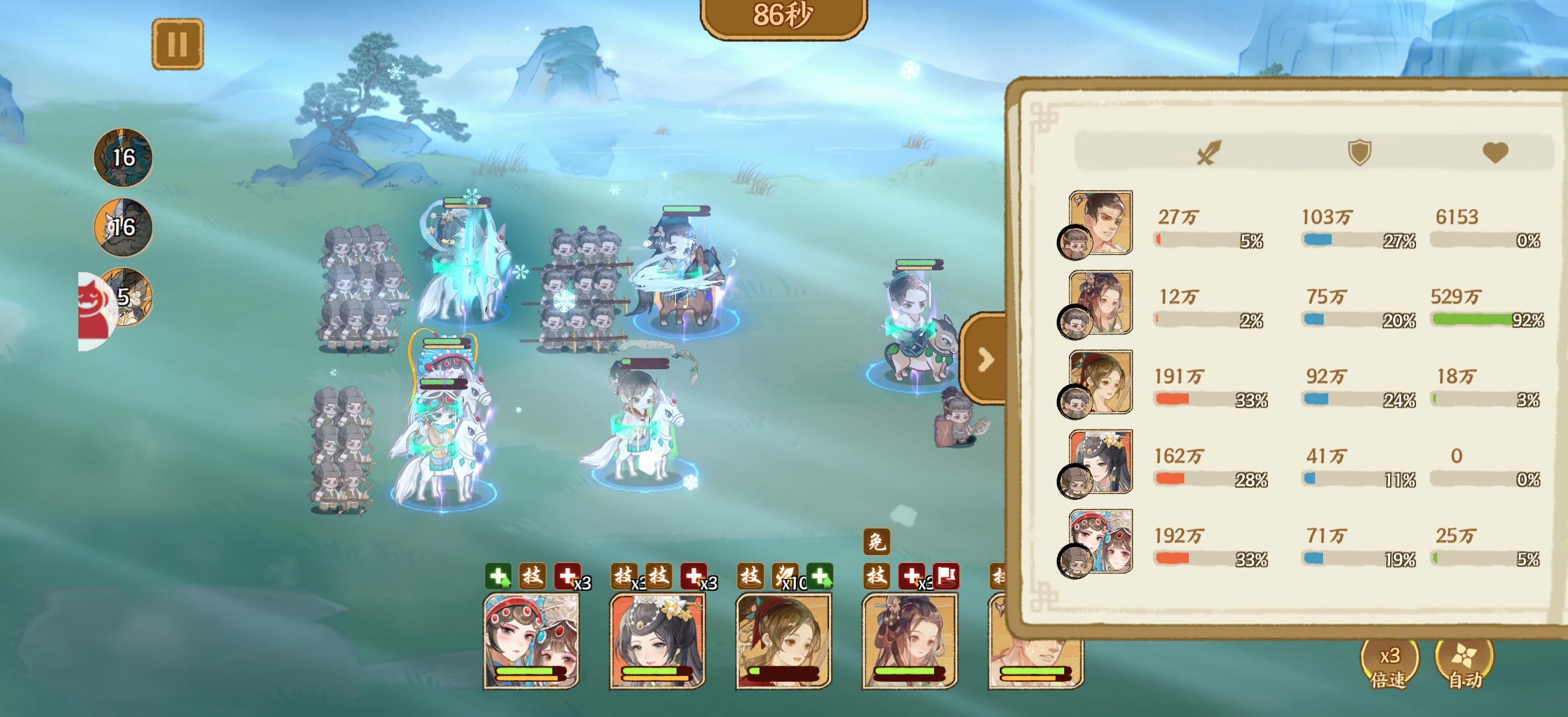Show the healing column with heart icon
Image resolution: width=1568 pixels, height=717 pixels.
coord(1495,152)
